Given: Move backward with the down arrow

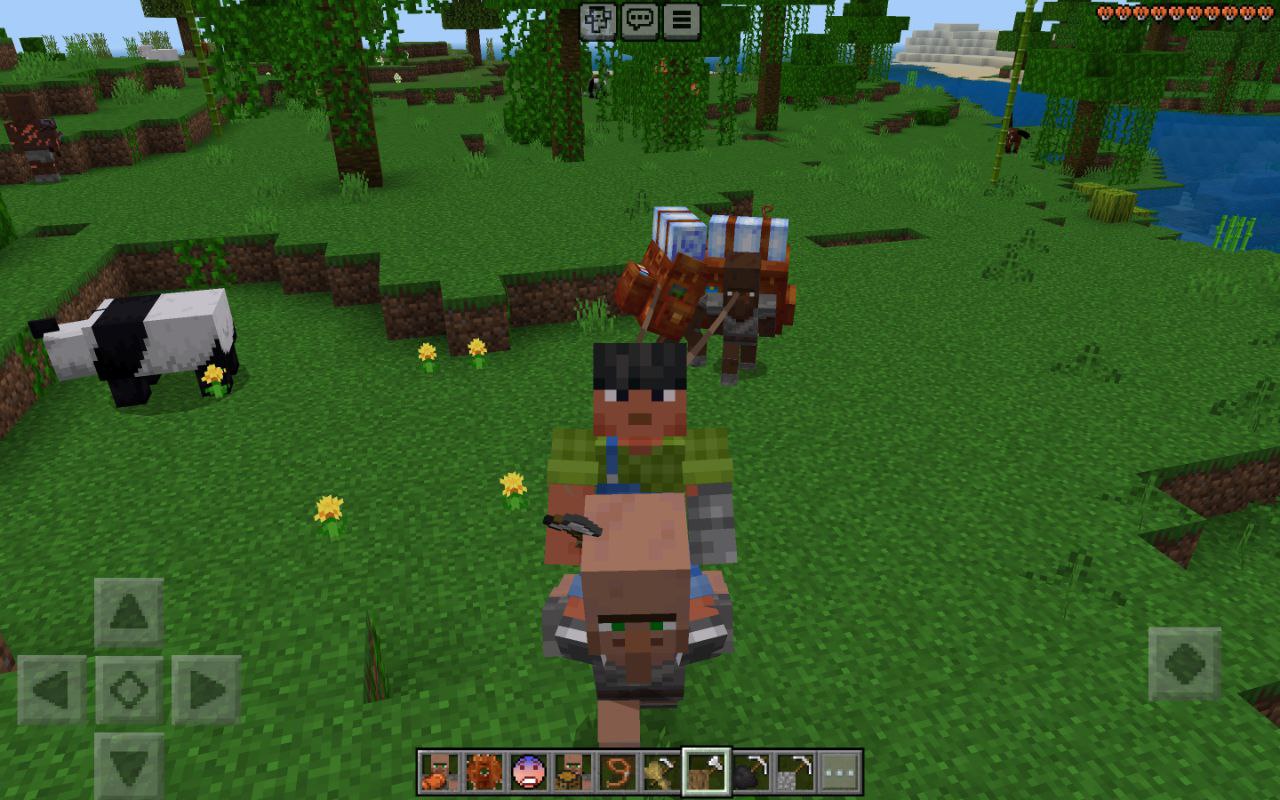Looking at the screenshot, I should click(129, 767).
